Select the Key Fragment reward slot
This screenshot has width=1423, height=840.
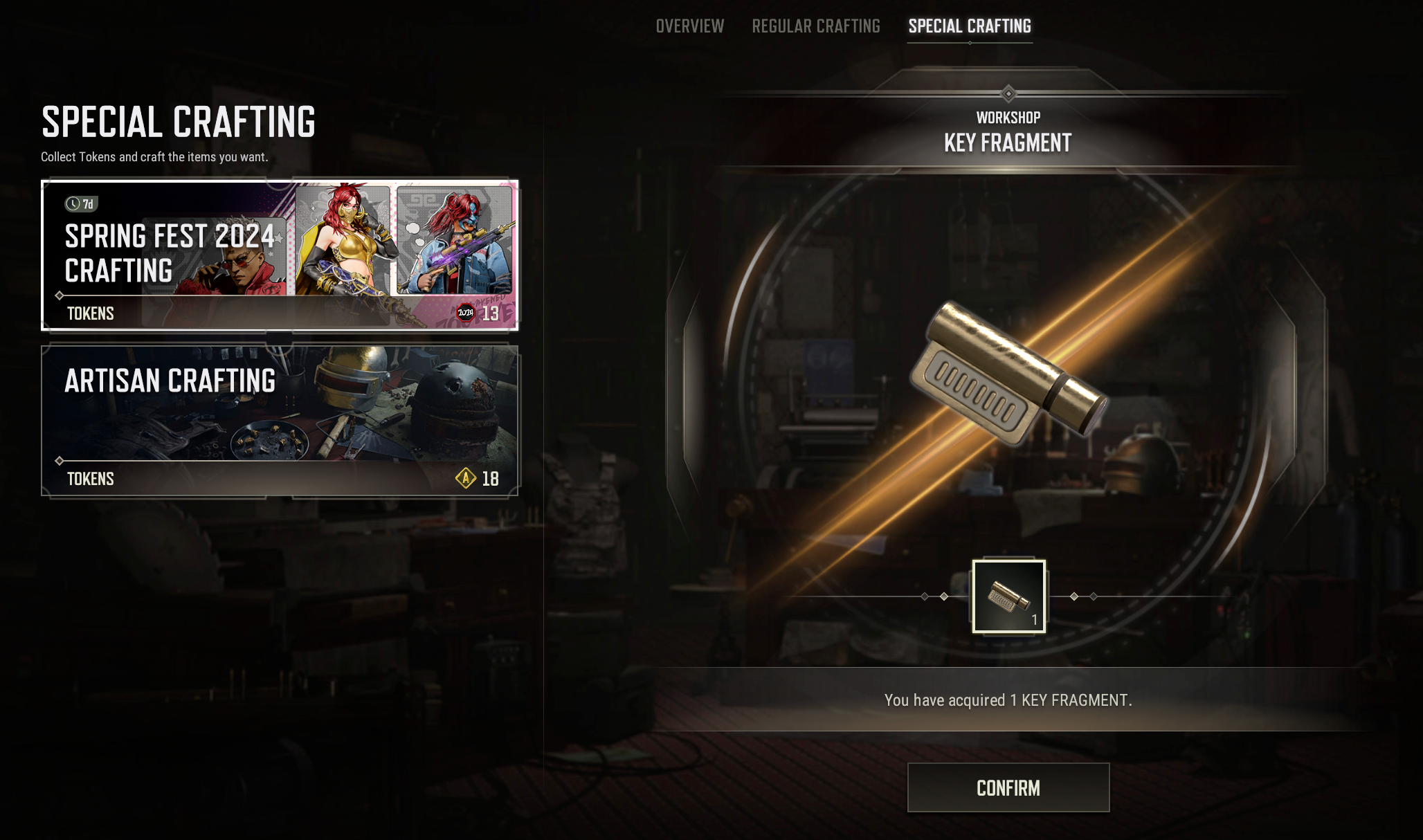(1008, 596)
